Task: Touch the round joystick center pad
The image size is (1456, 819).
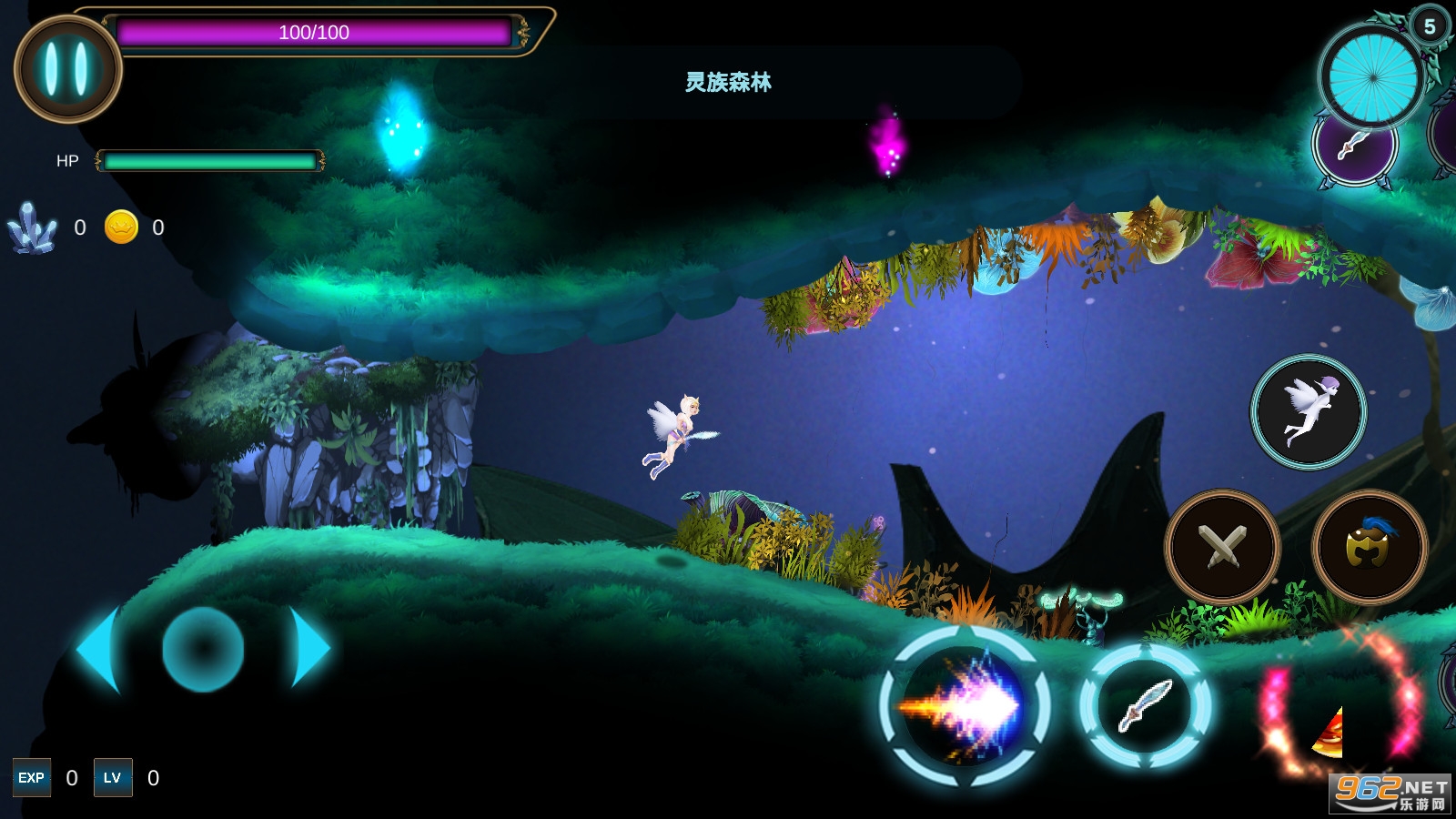Action: pos(203,649)
